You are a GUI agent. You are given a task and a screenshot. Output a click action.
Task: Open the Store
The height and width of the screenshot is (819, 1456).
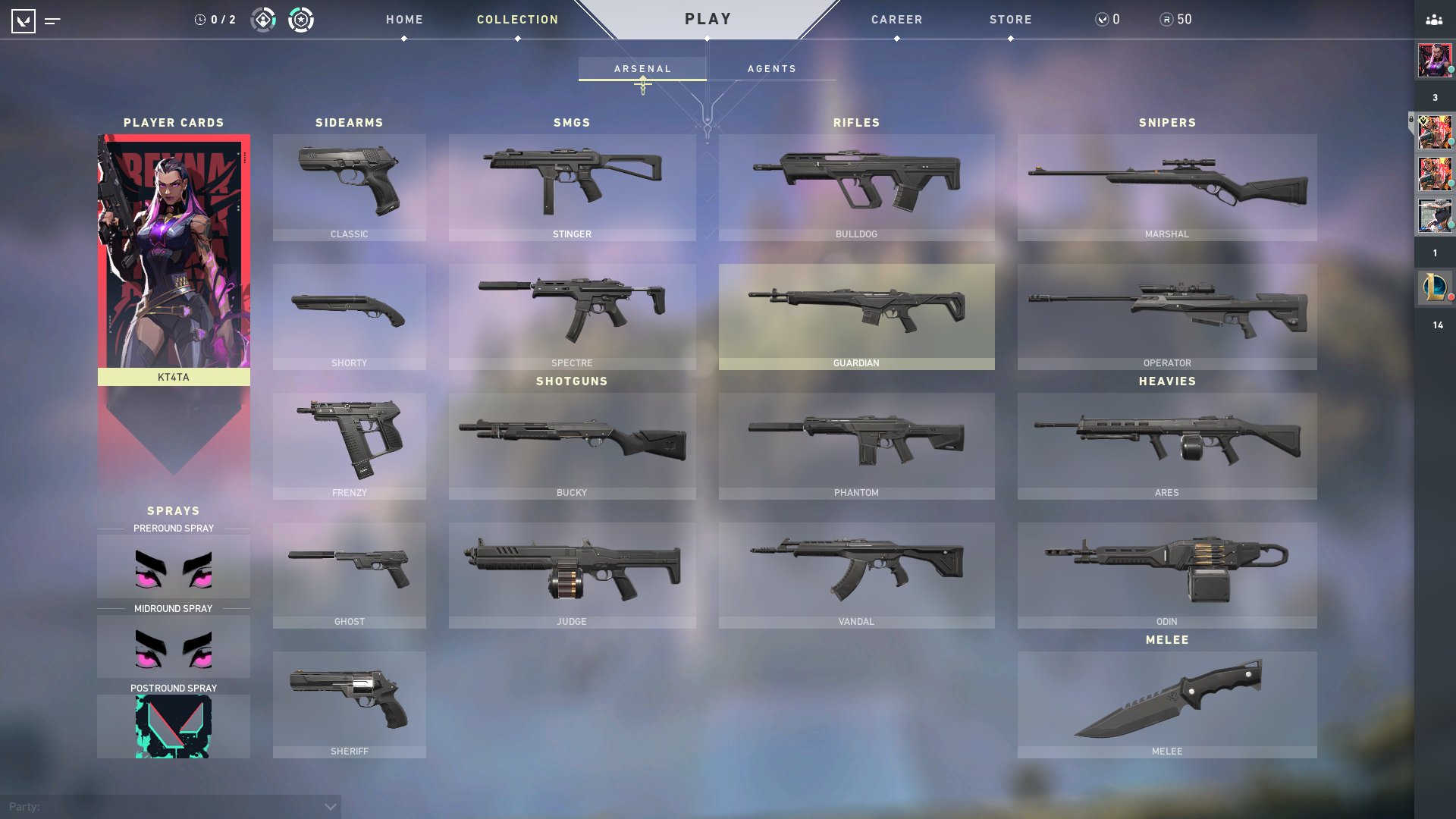click(1010, 20)
